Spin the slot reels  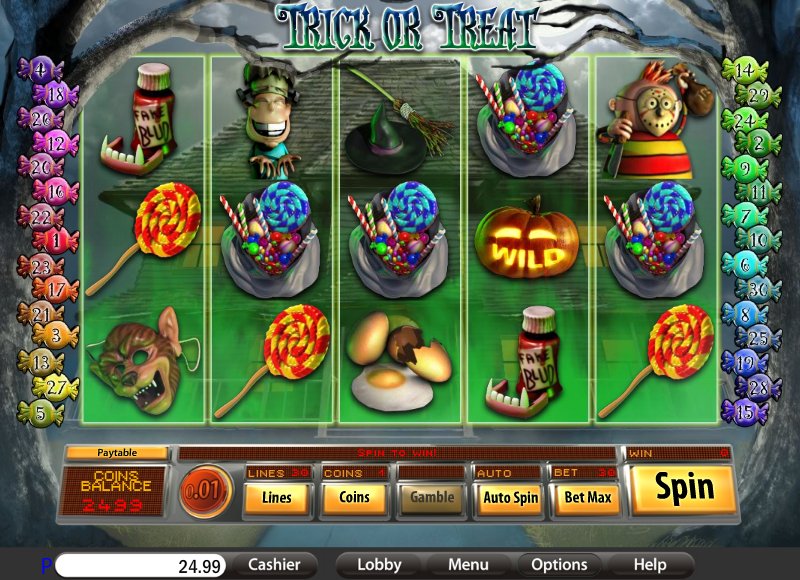pos(685,488)
